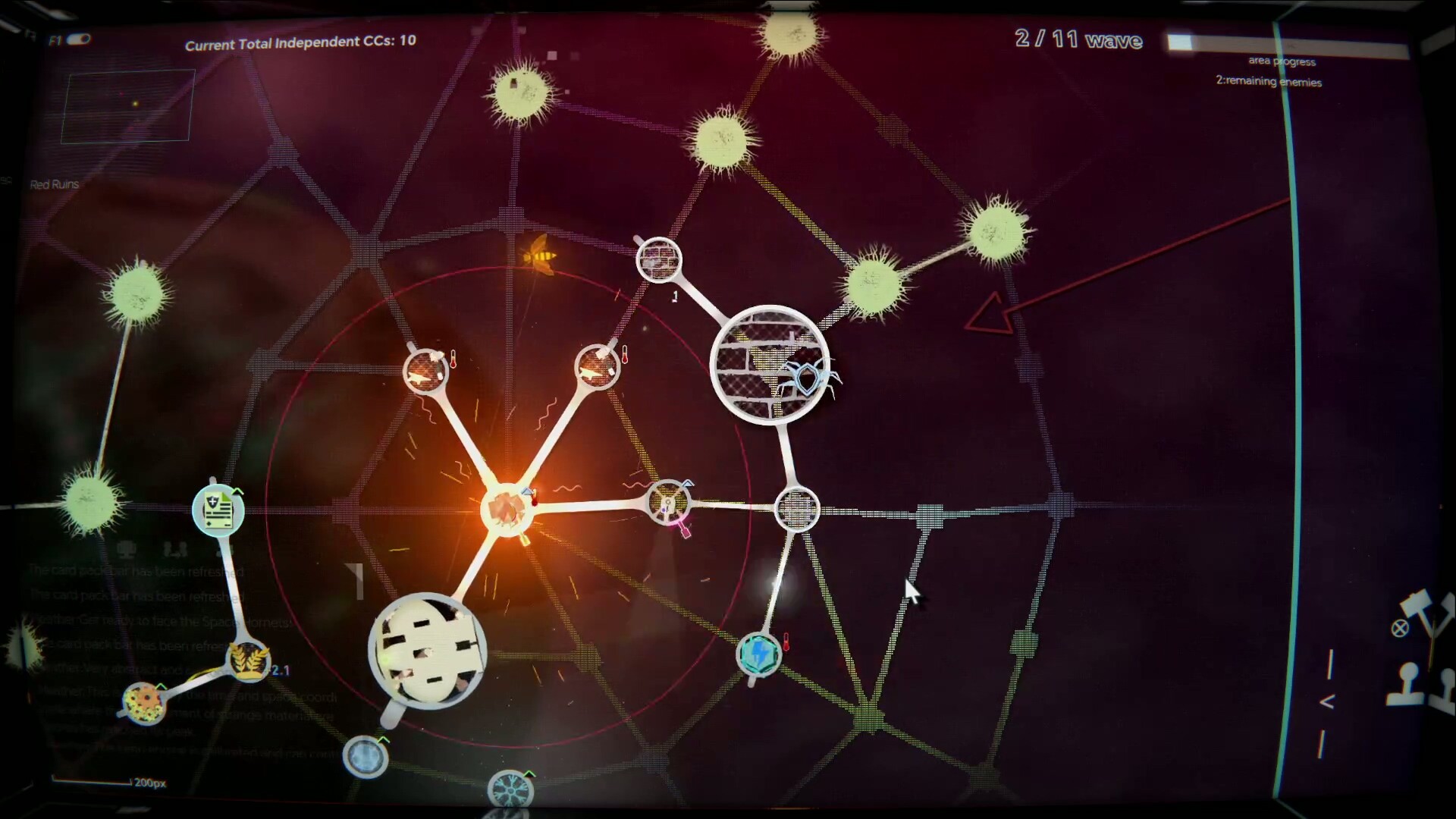Select the snowflake node at the bottom
This screenshot has width=1456, height=819.
click(x=510, y=790)
